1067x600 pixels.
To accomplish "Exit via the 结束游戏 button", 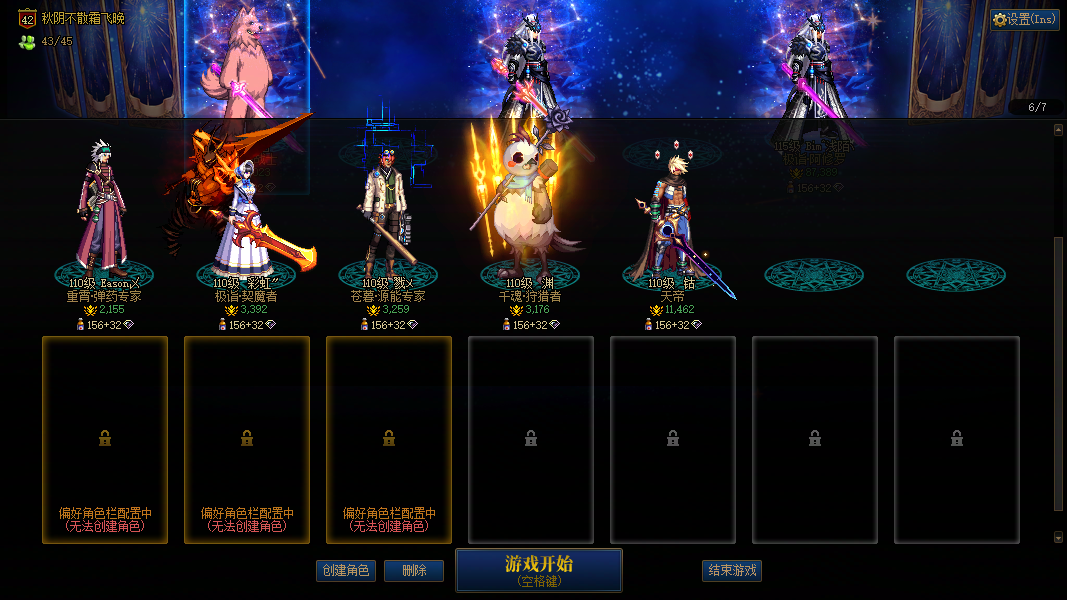I will tap(732, 570).
